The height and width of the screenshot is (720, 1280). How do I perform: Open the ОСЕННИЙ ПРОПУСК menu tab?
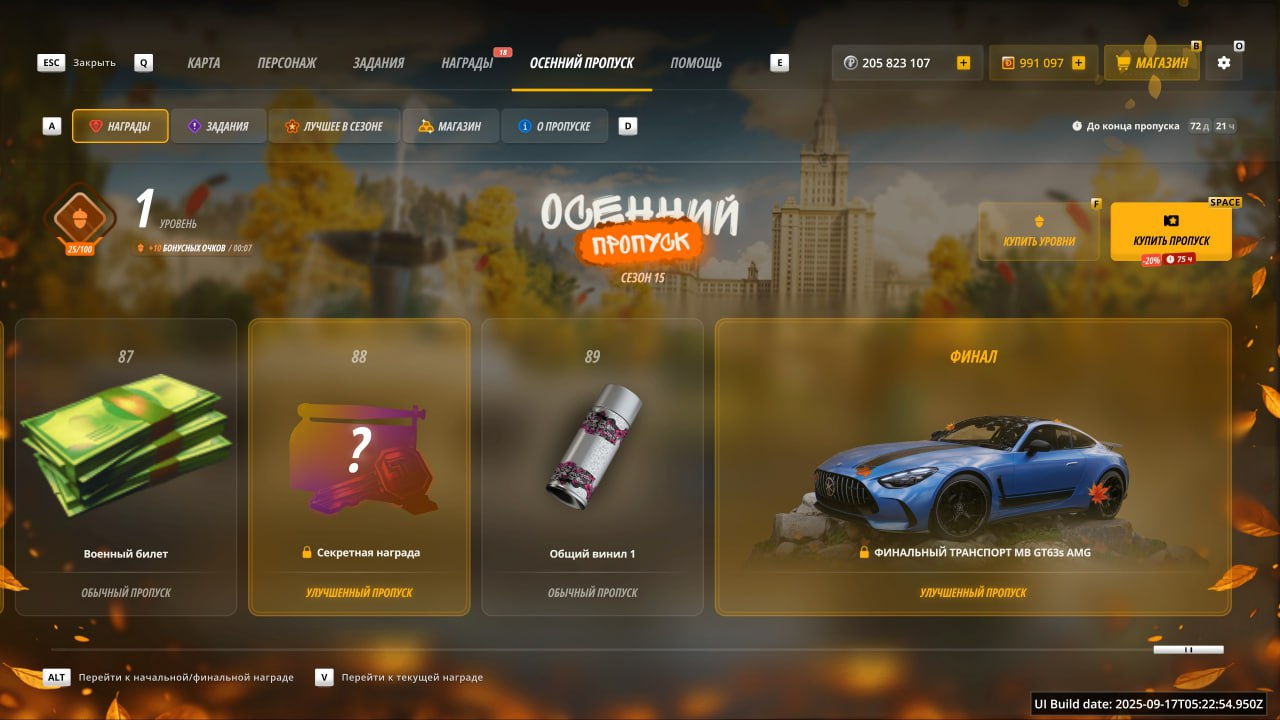coord(582,62)
